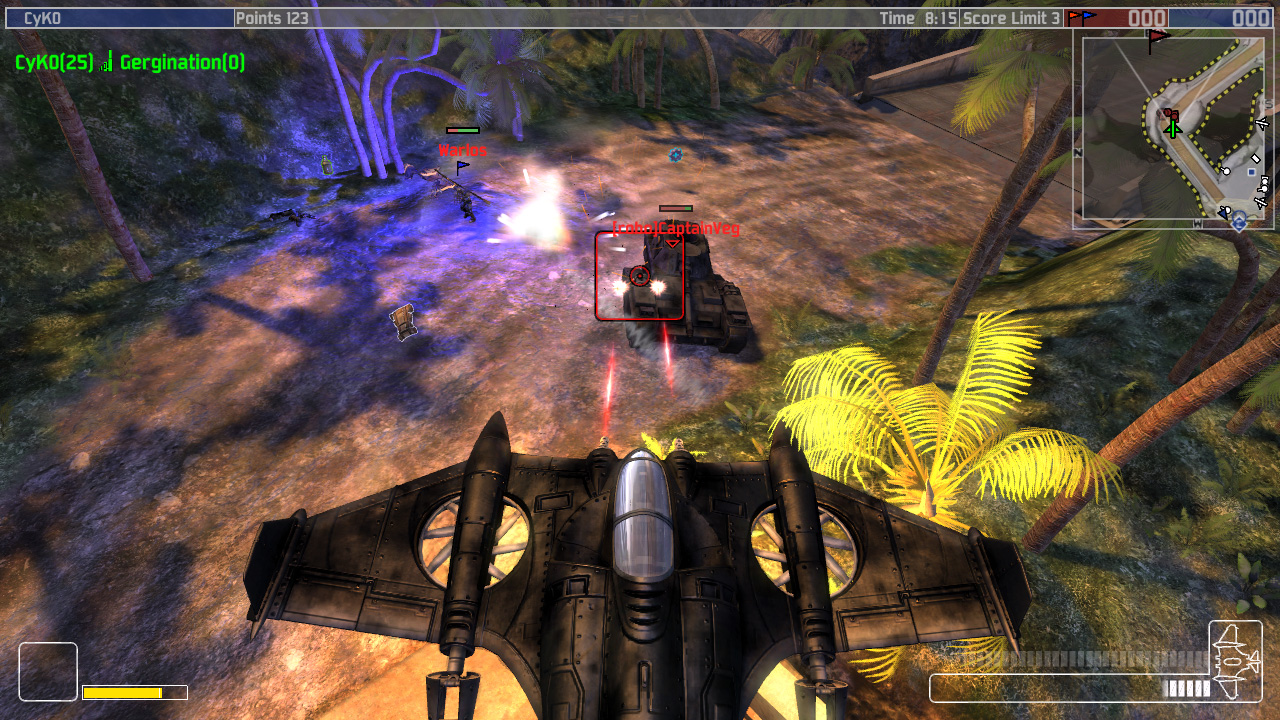Screen dimensions: 1280x720
Task: Select the green player arrow on the minimap
Action: pos(1173,131)
